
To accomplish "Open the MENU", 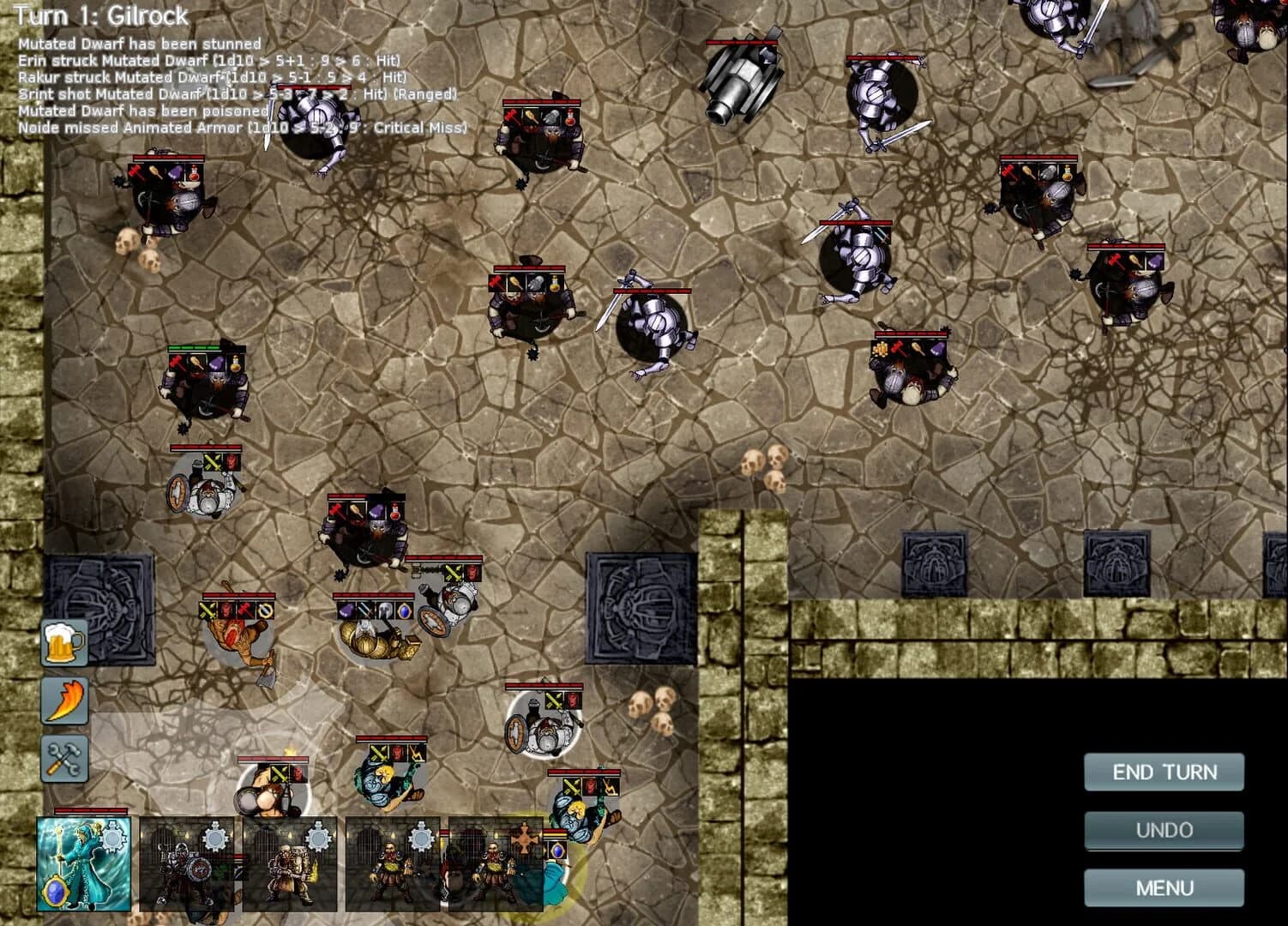I will click(x=1165, y=886).
